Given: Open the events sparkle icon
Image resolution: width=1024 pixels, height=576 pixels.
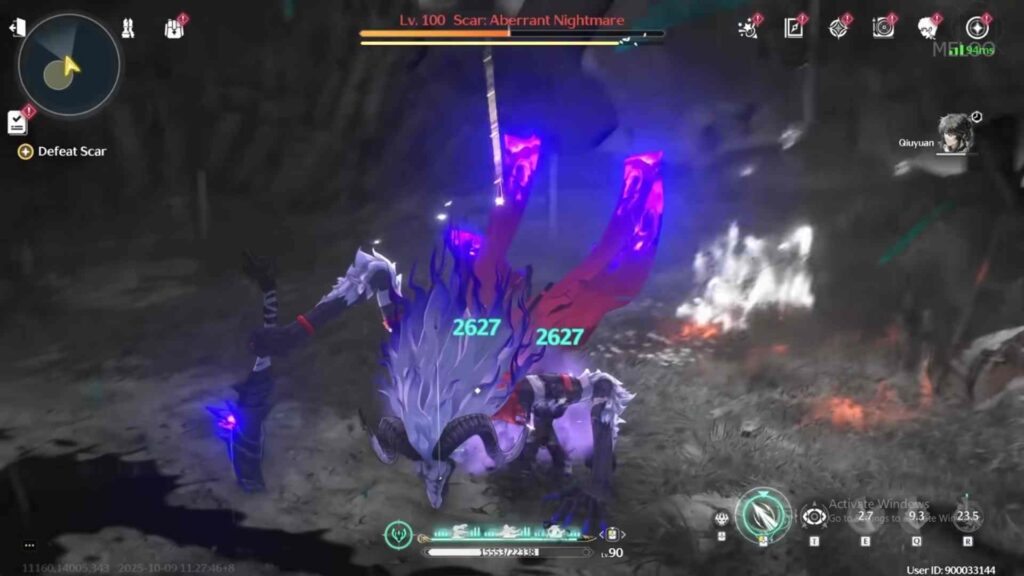Looking at the screenshot, I should pos(748,28).
